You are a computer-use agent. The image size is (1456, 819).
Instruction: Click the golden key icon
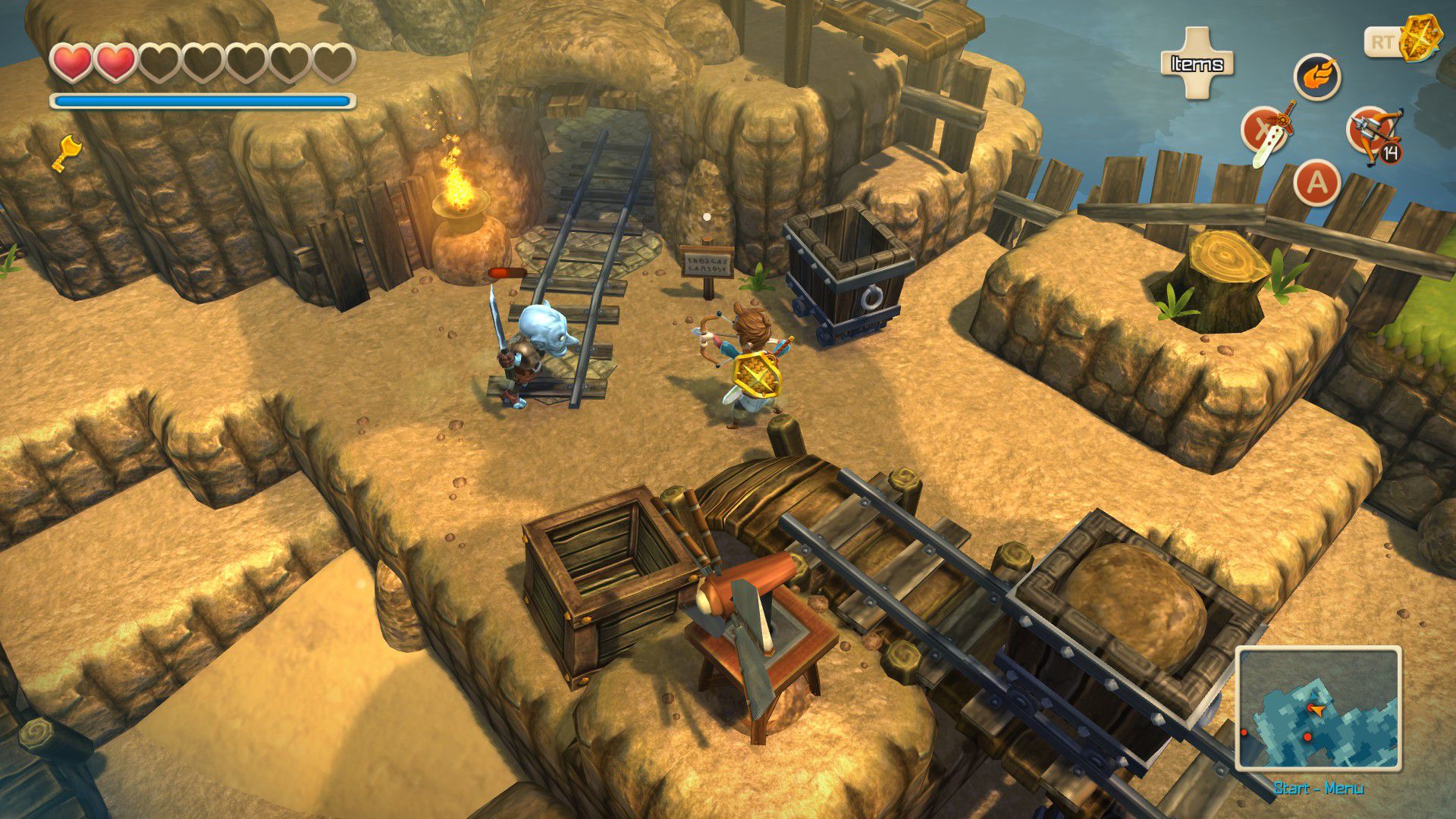[x=65, y=152]
